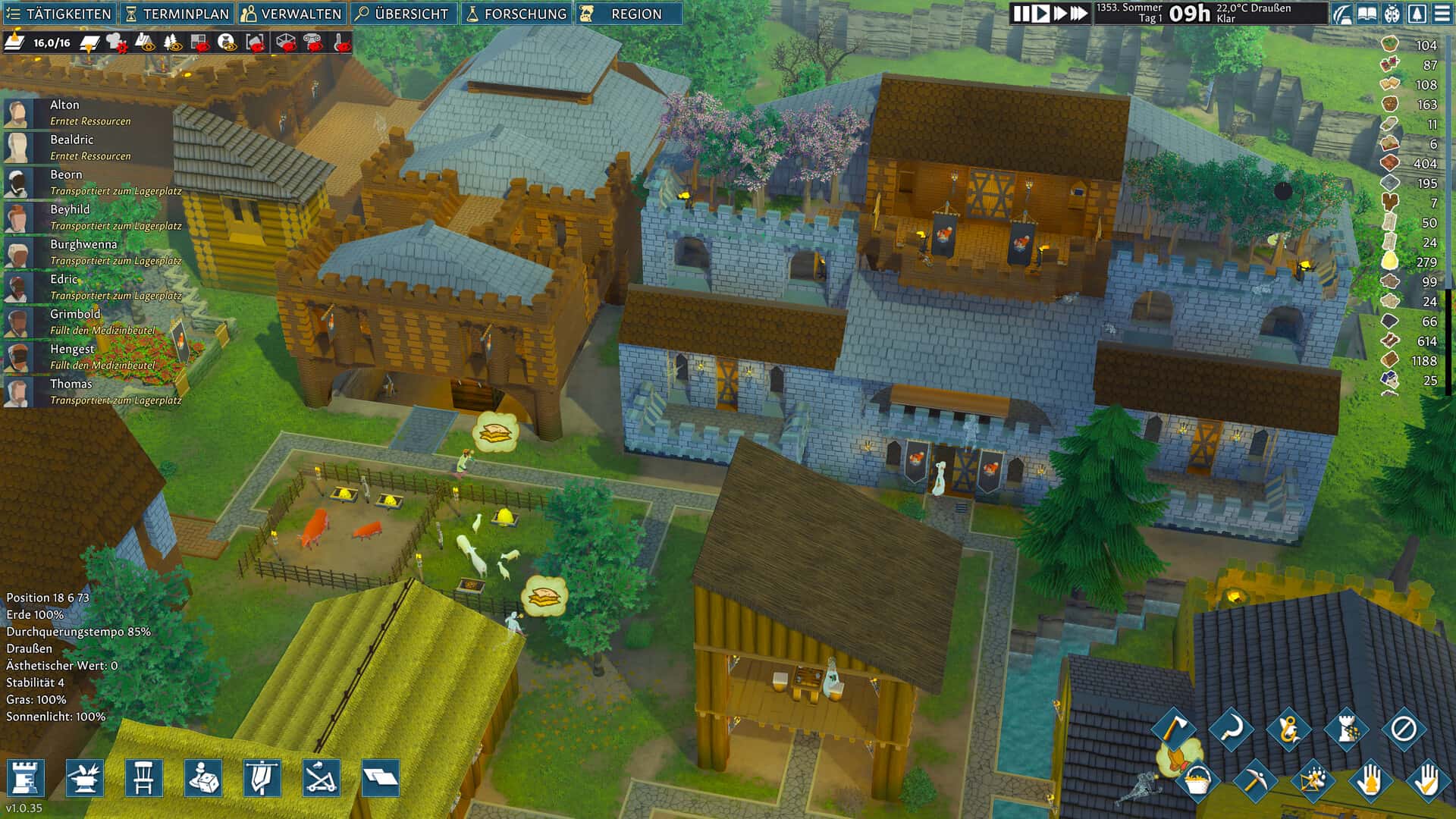This screenshot has width=1456, height=819.
Task: Open the chair furniture build category
Action: point(144,778)
